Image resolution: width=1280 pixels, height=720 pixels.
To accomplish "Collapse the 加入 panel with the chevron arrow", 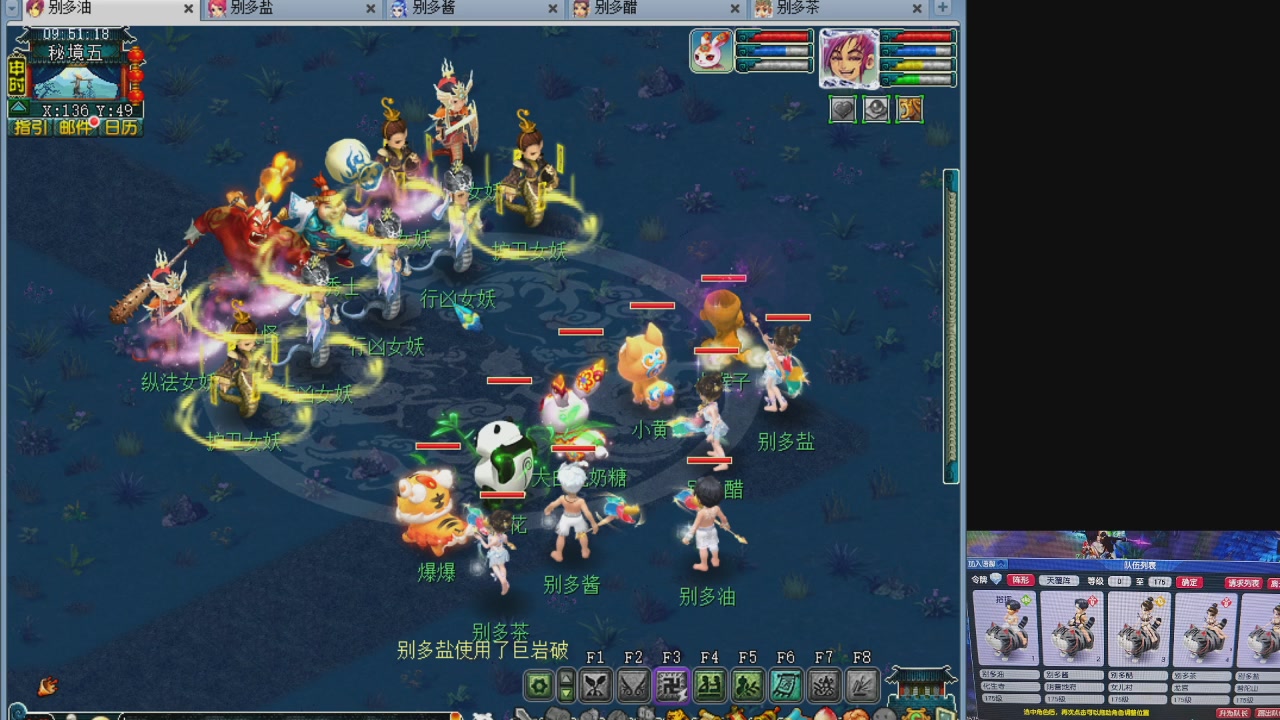I will point(1002,564).
